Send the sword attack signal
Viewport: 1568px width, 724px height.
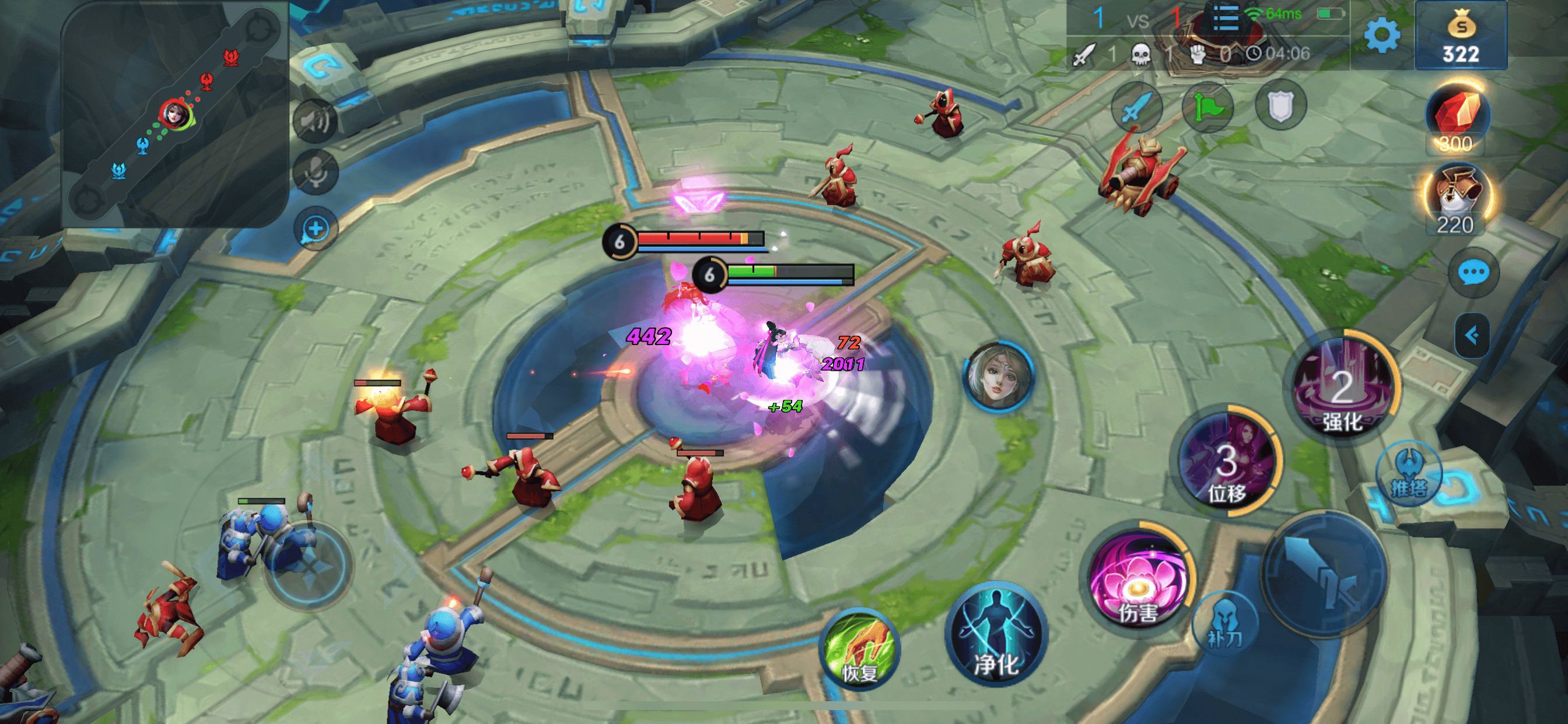point(1136,107)
